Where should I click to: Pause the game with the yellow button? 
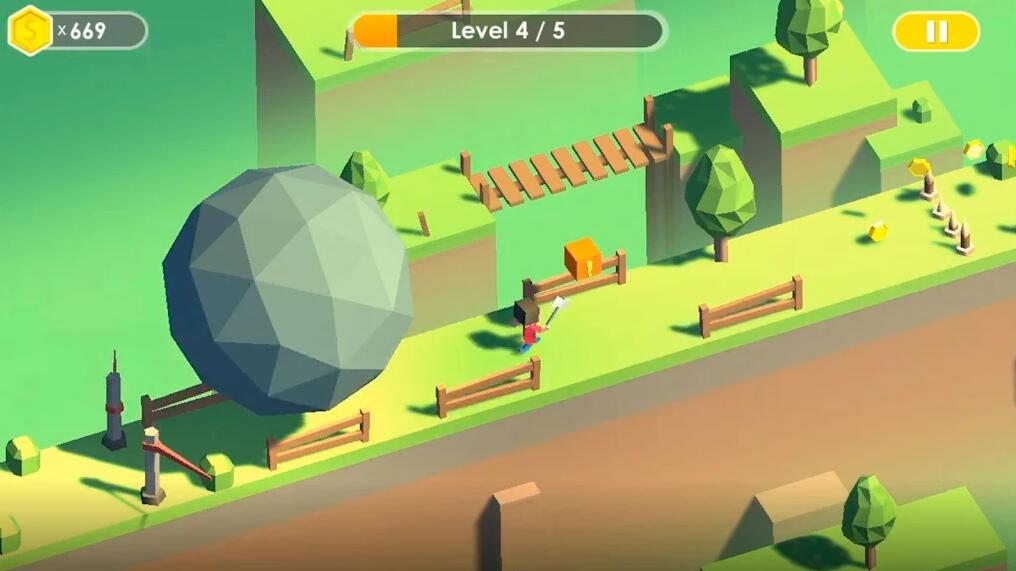click(935, 31)
